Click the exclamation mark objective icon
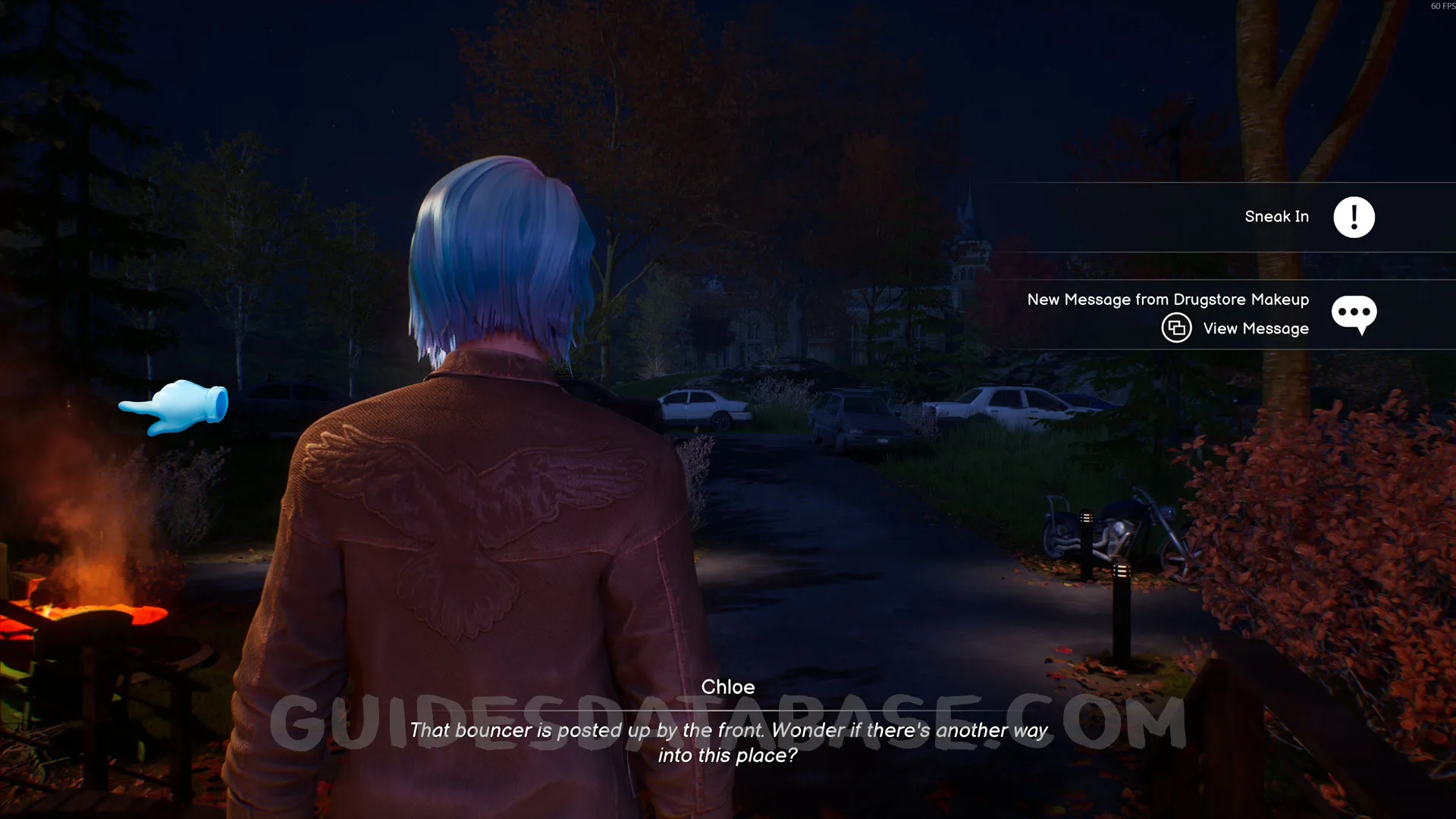 click(1354, 218)
